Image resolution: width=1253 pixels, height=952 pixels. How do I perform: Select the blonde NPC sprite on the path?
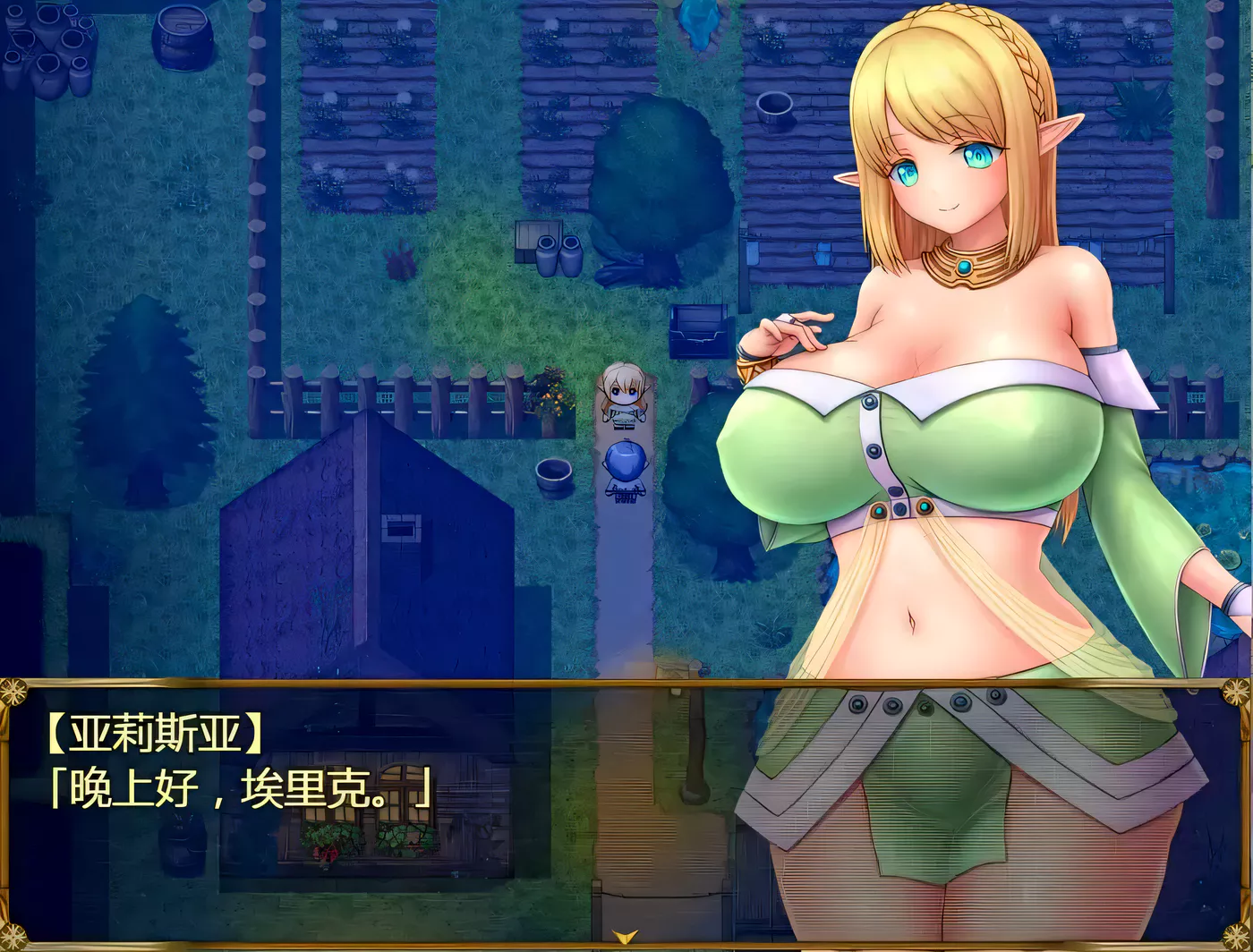pos(622,394)
